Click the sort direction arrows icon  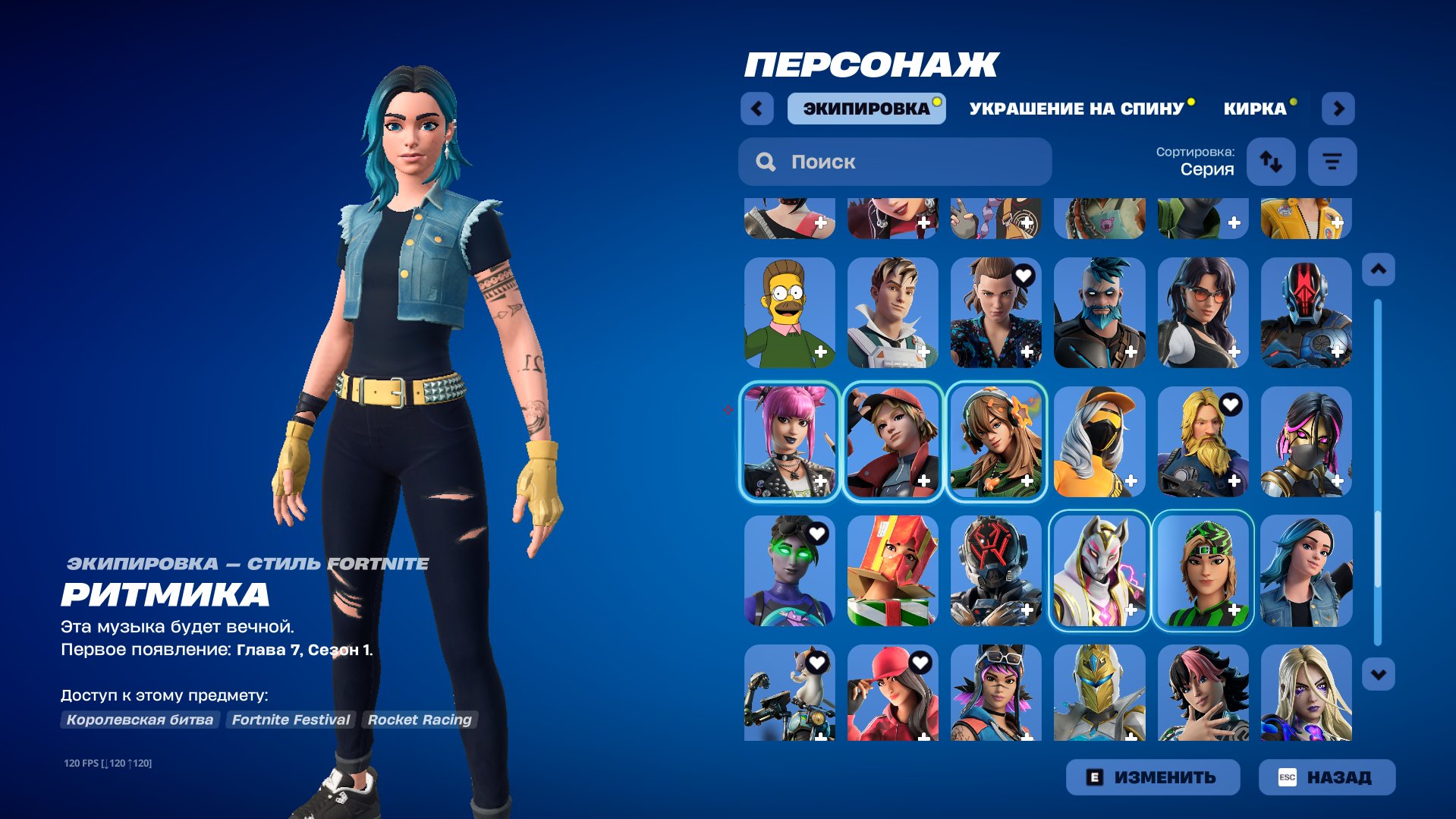(x=1271, y=161)
